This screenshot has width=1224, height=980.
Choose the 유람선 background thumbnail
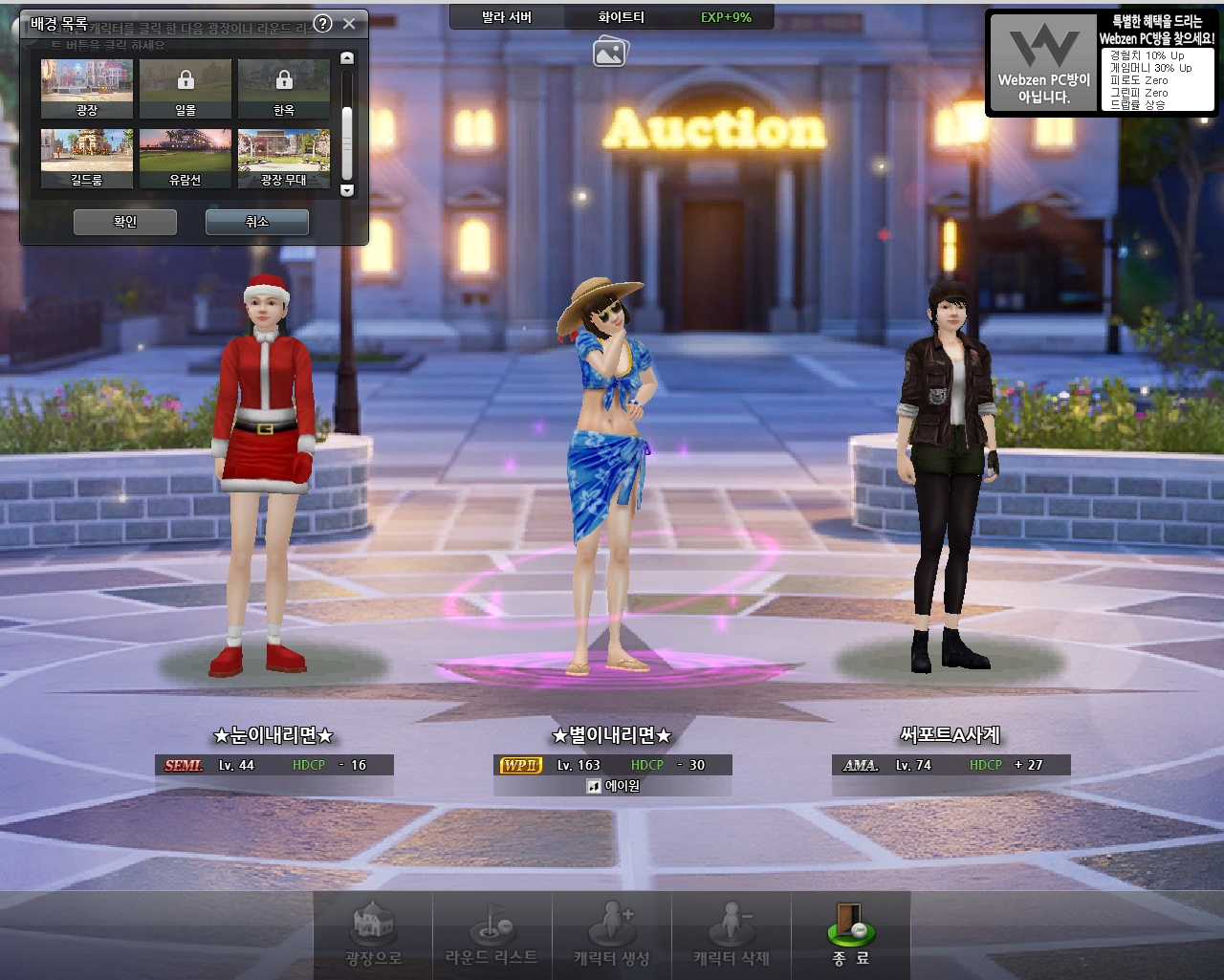186,158
